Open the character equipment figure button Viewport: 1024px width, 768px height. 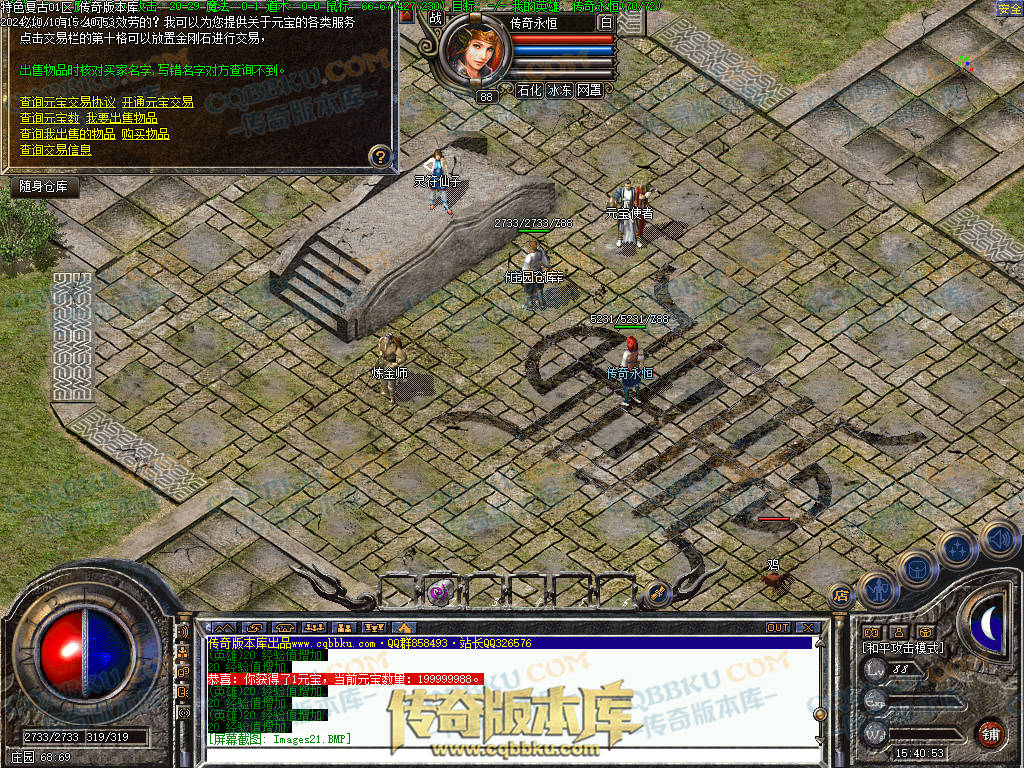[878, 588]
